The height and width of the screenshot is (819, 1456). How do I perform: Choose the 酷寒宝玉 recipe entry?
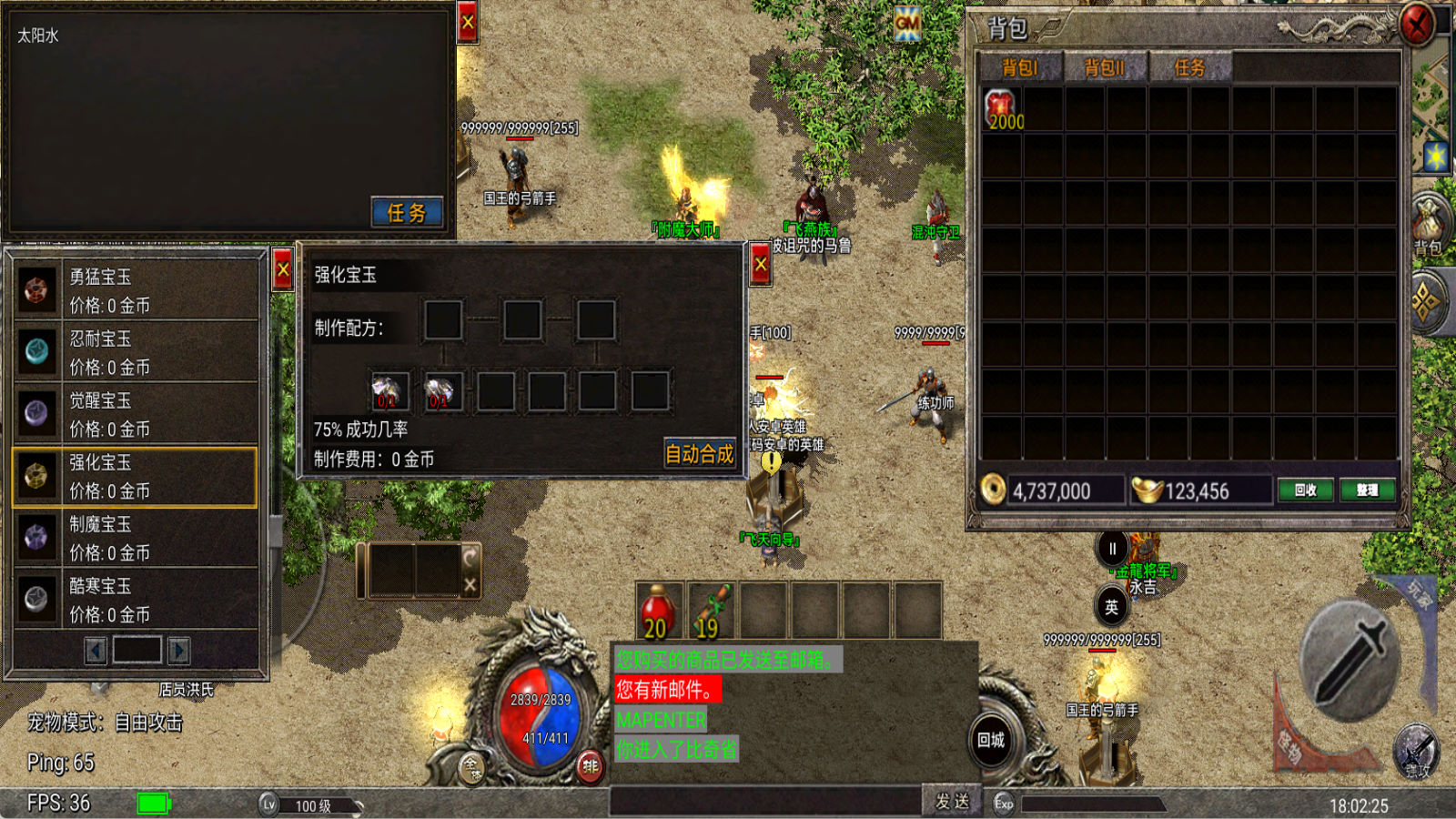pyautogui.click(x=136, y=600)
